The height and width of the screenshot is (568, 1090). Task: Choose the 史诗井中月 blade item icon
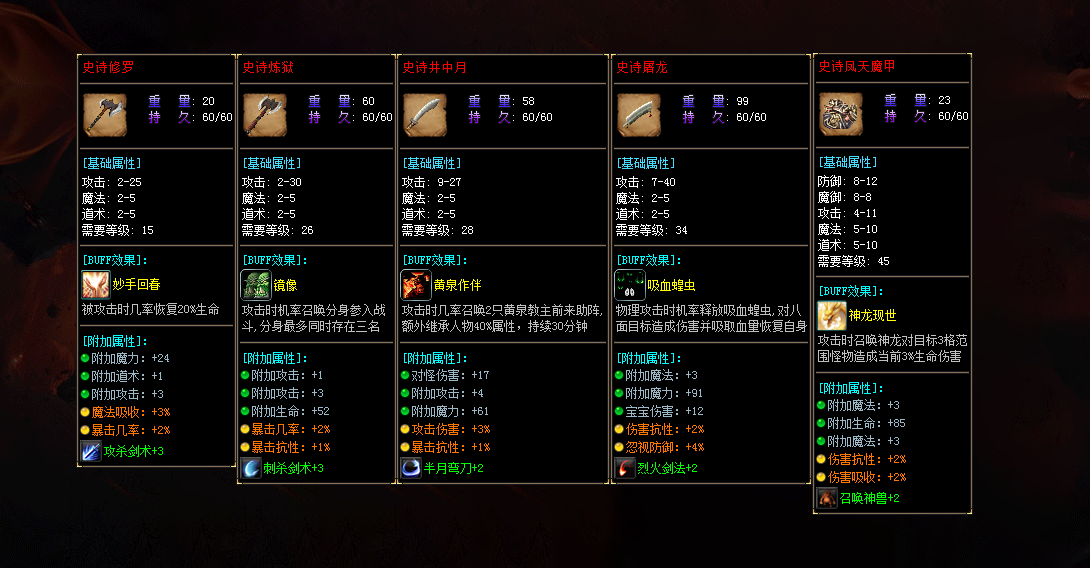[x=424, y=112]
